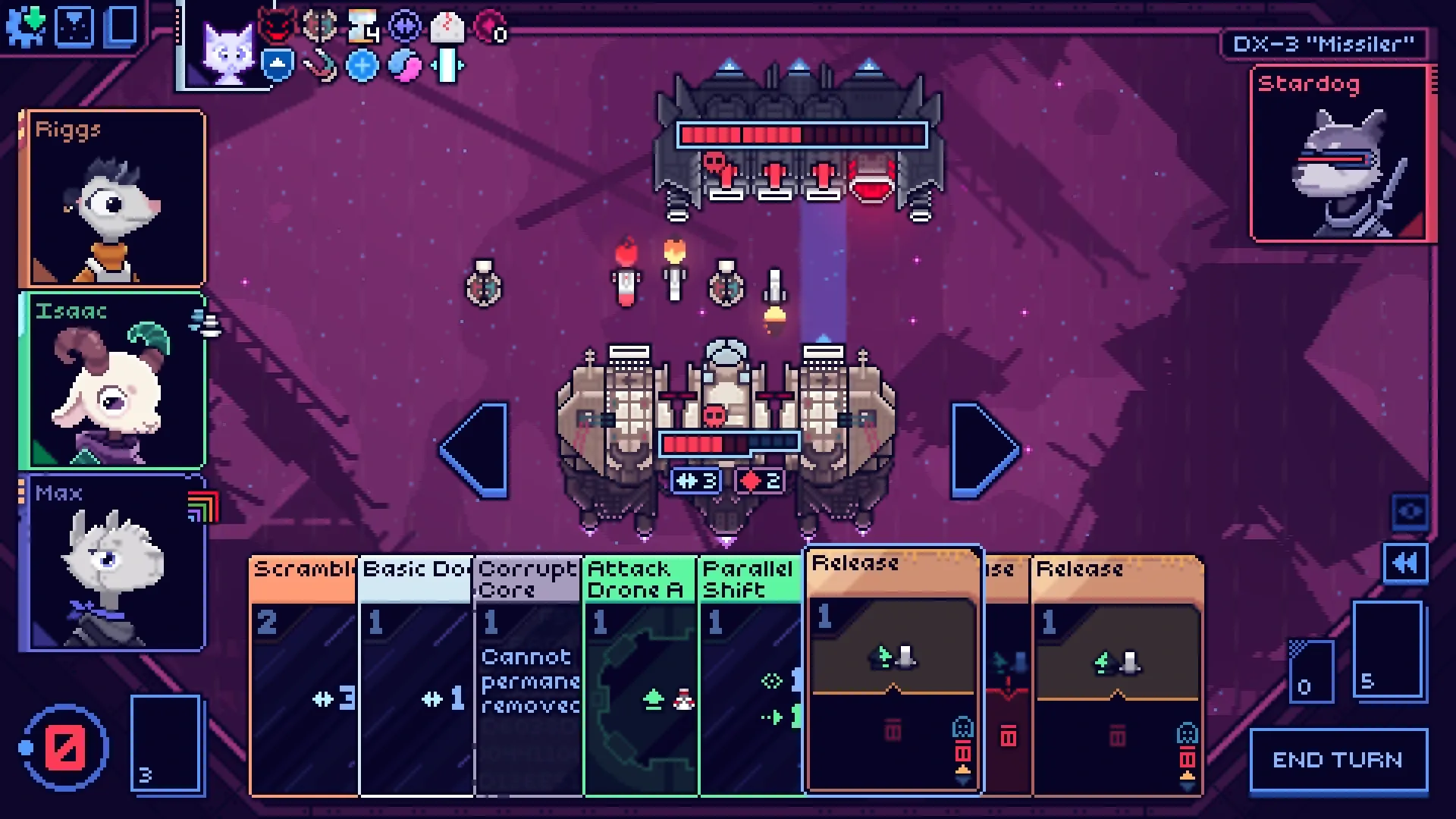Open the discard pile showing 5
The image size is (1456, 819).
click(1387, 649)
